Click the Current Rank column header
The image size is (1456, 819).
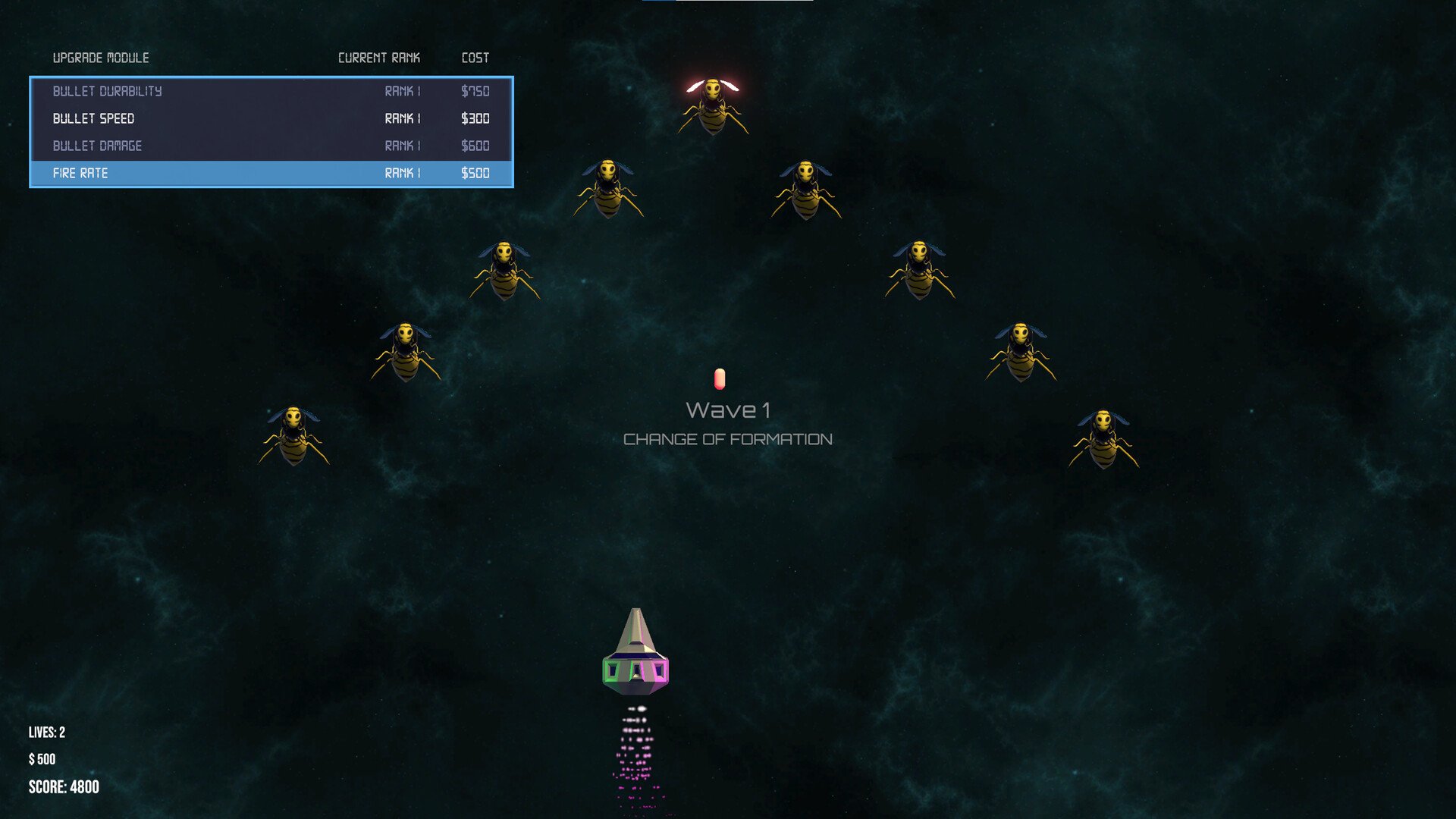[x=379, y=57]
